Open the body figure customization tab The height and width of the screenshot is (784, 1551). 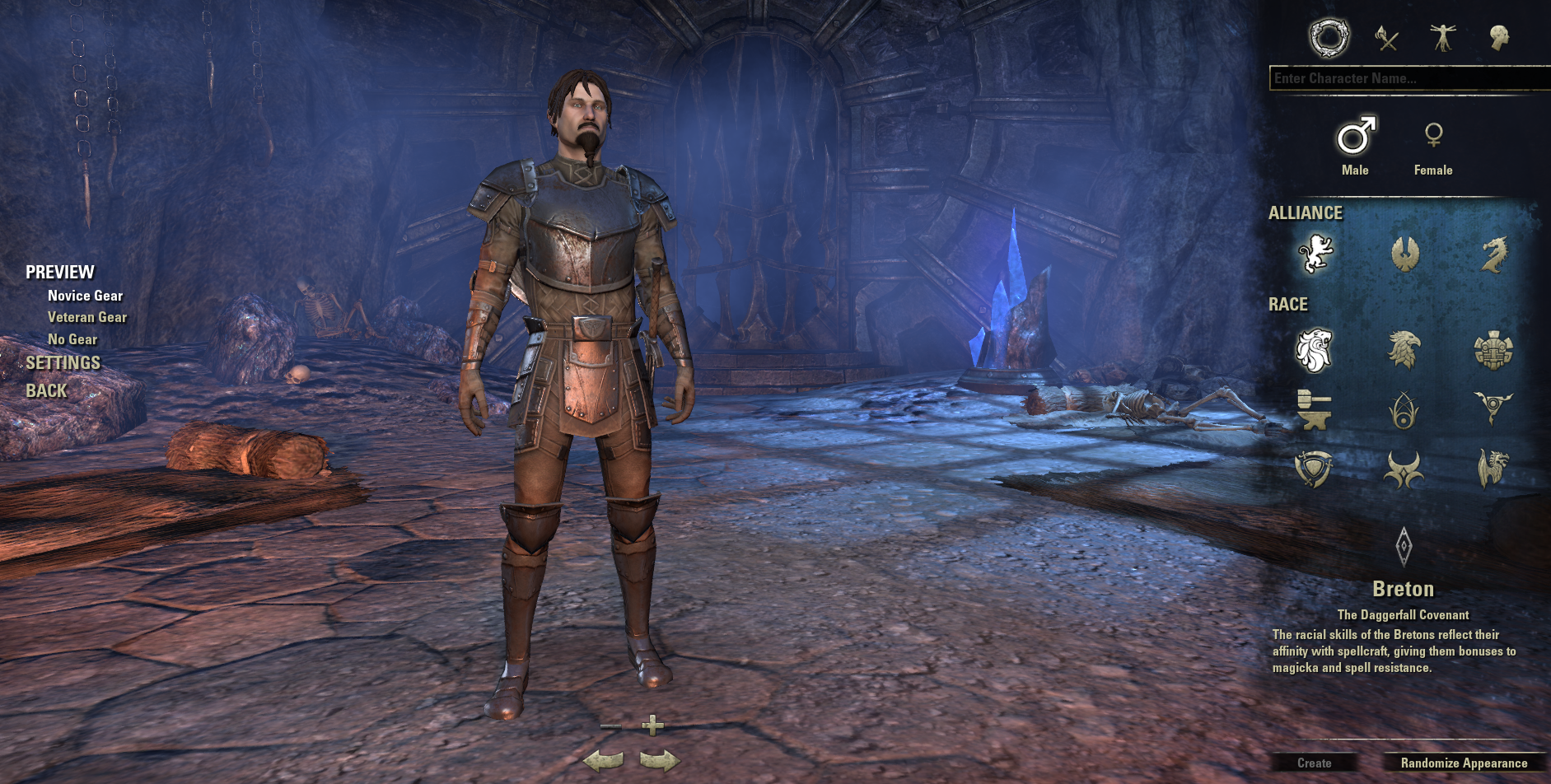pyautogui.click(x=1443, y=38)
